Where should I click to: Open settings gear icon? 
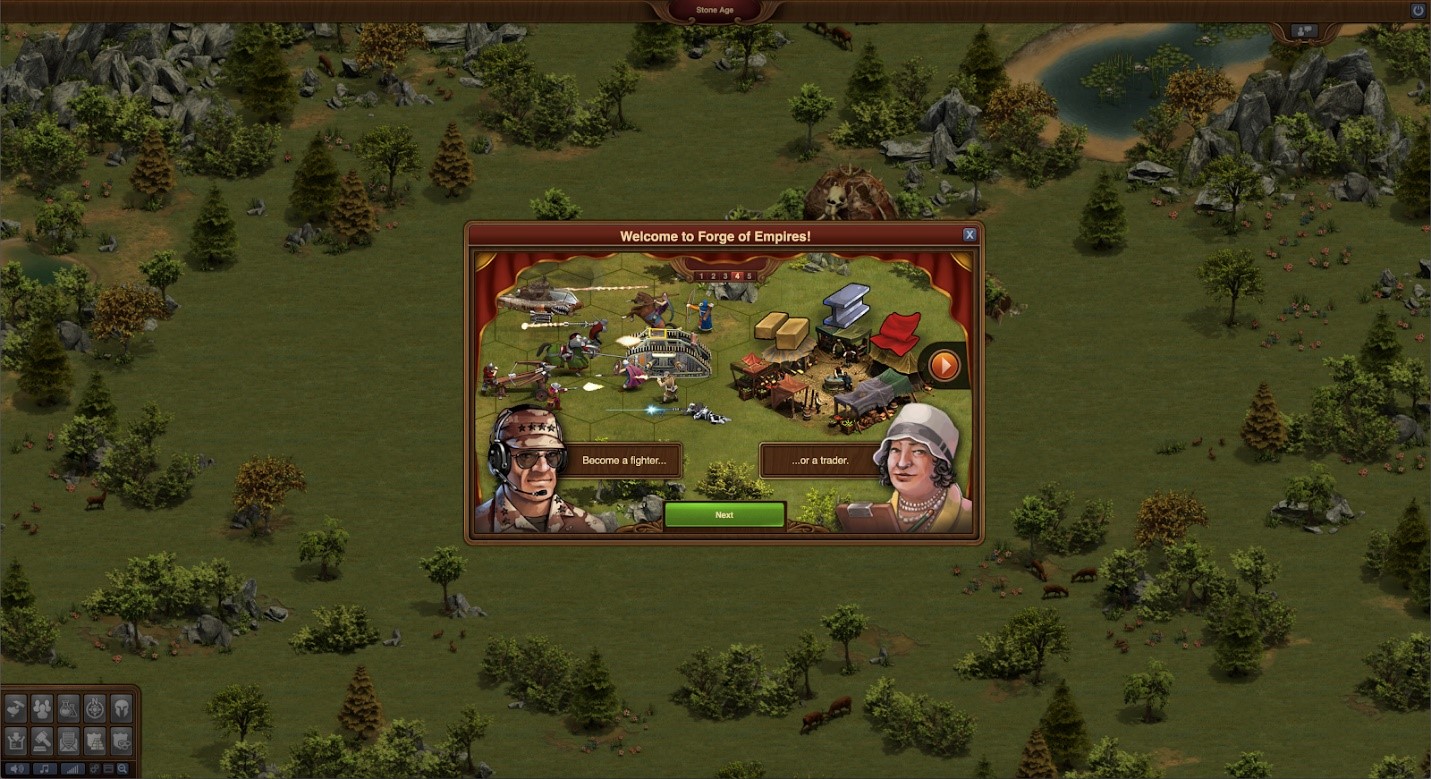pyautogui.click(x=95, y=769)
